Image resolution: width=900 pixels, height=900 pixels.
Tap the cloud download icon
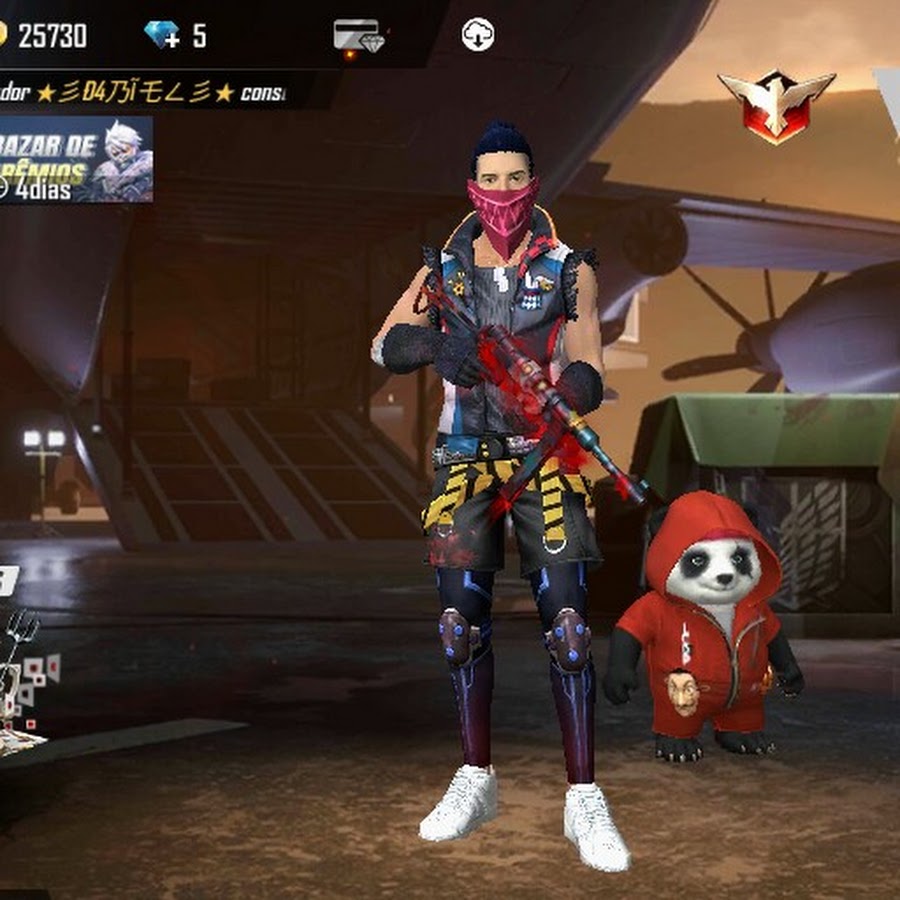(x=478, y=36)
